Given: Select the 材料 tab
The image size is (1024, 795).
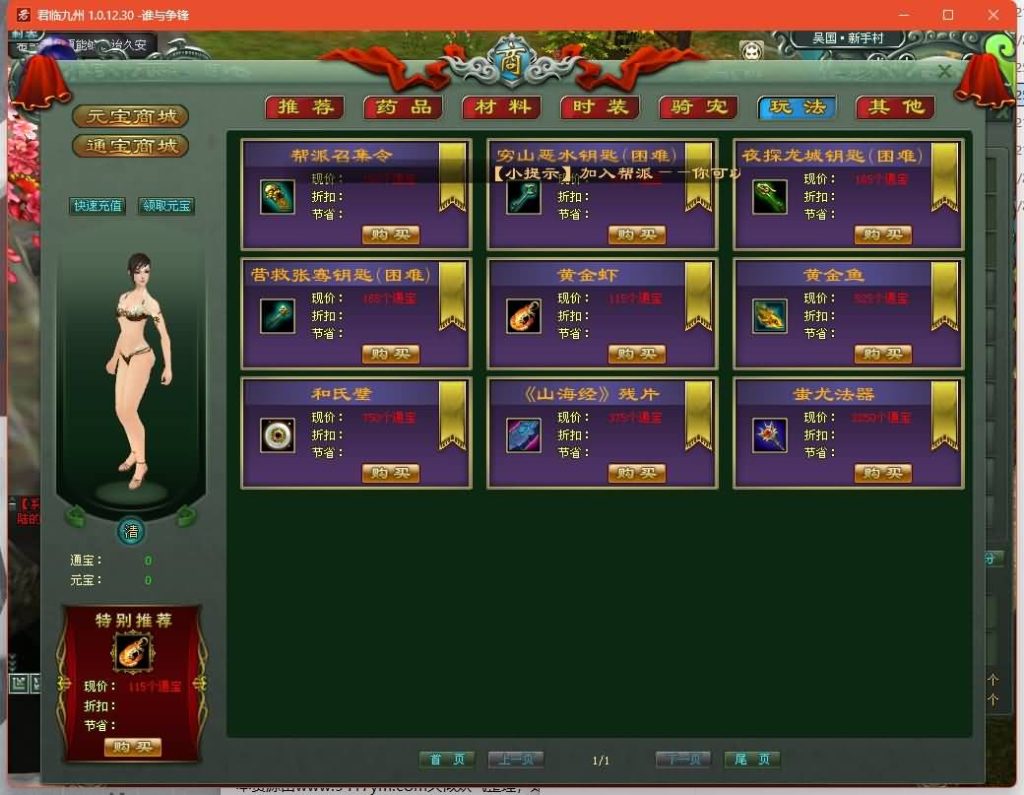Looking at the screenshot, I should click(501, 107).
